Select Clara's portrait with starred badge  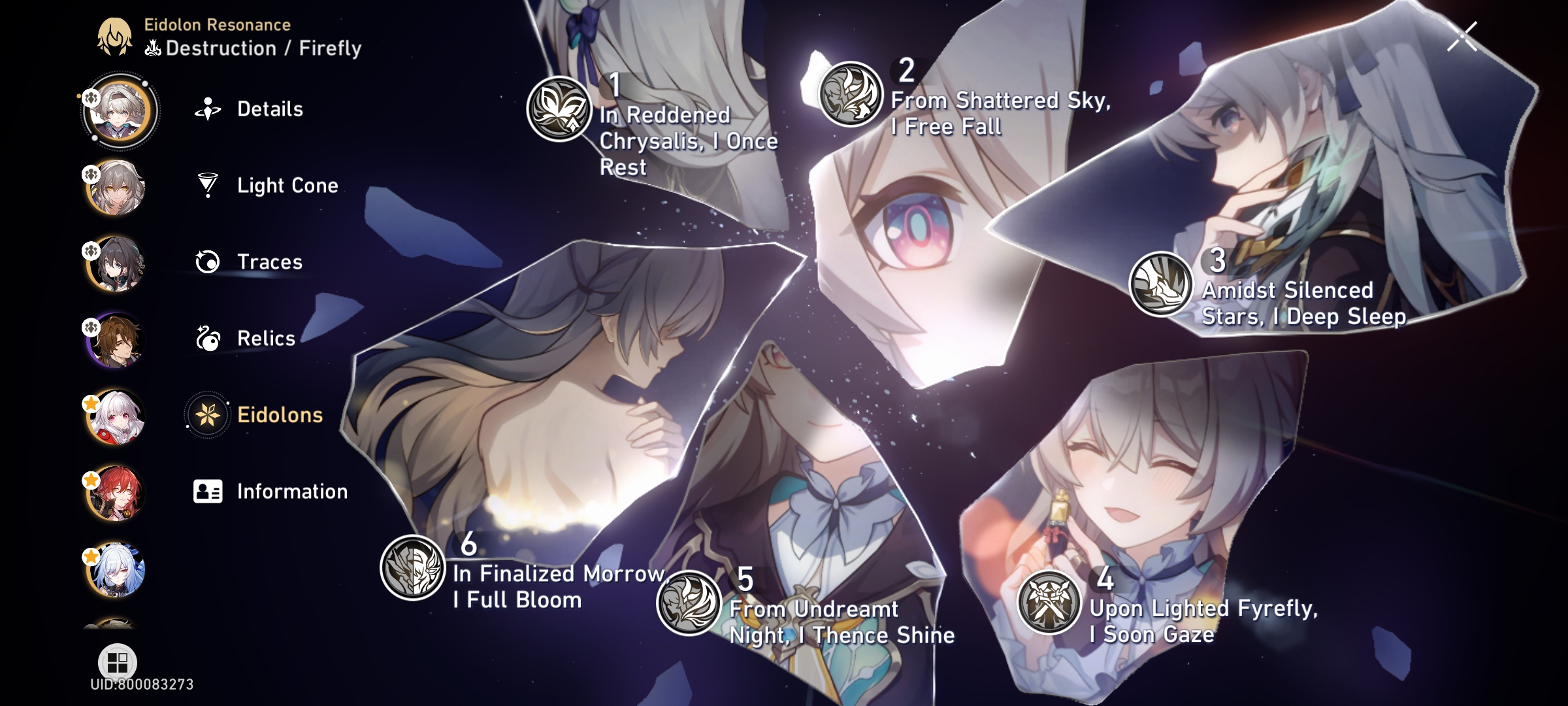click(x=116, y=418)
